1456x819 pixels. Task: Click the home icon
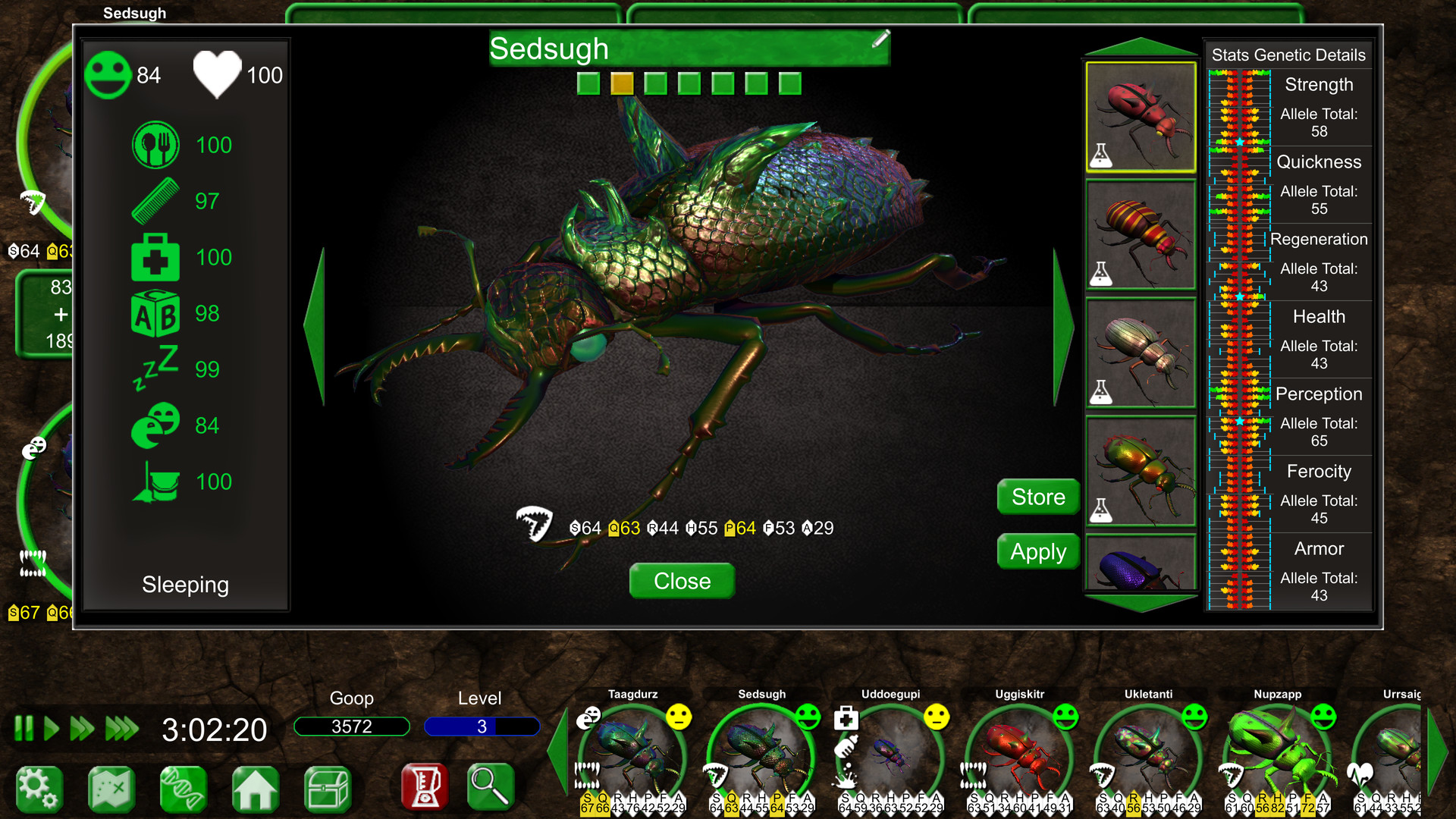pyautogui.click(x=256, y=787)
